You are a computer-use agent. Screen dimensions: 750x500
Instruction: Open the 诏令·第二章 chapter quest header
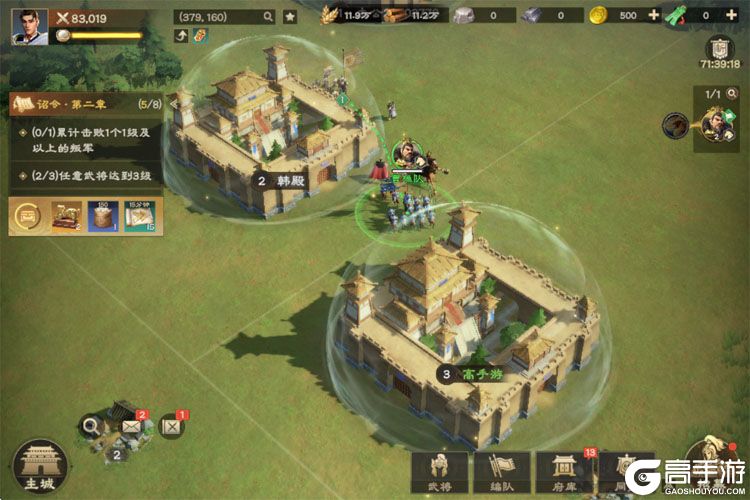[x=85, y=103]
